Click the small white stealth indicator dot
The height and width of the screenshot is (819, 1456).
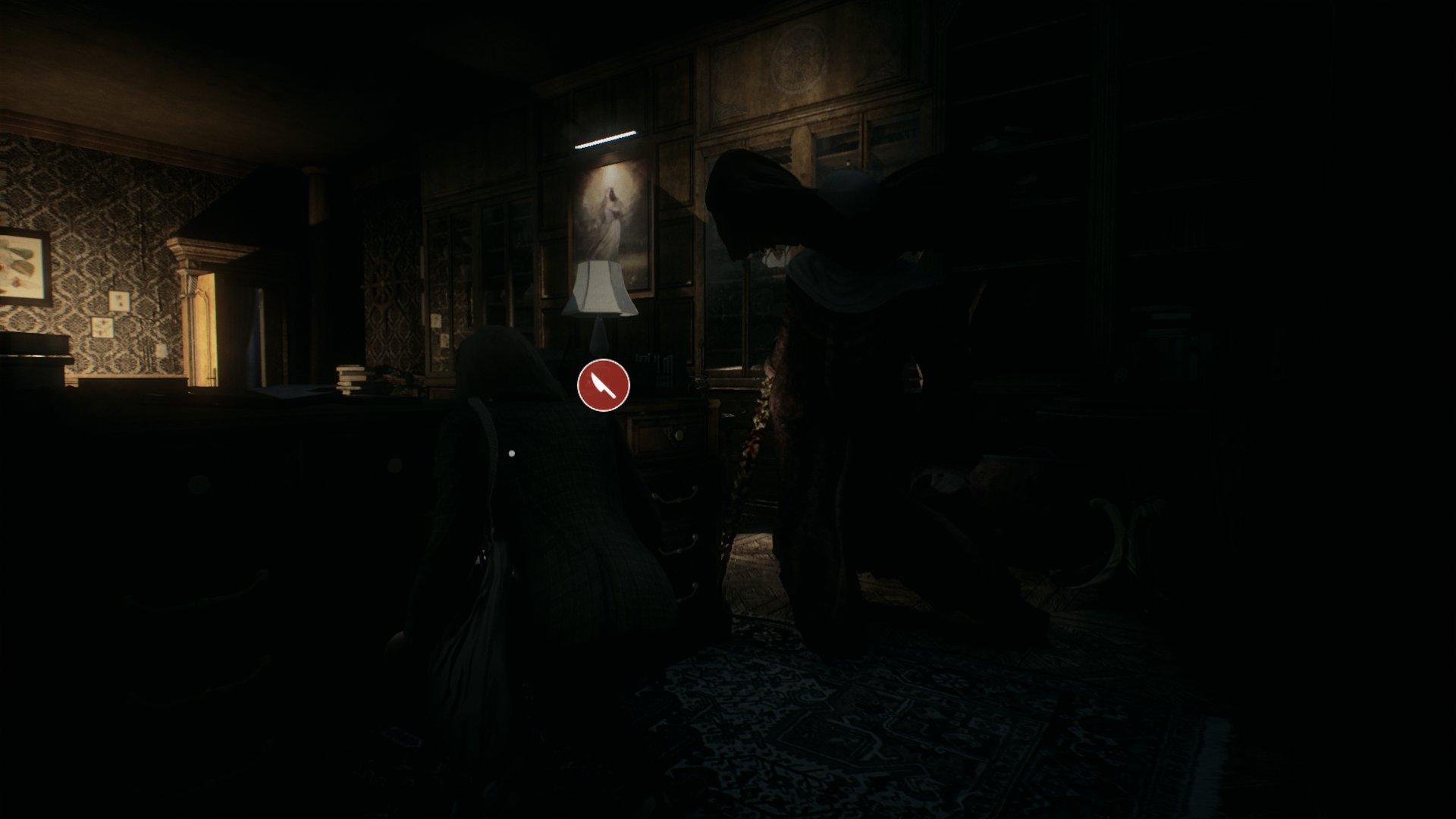(x=511, y=453)
